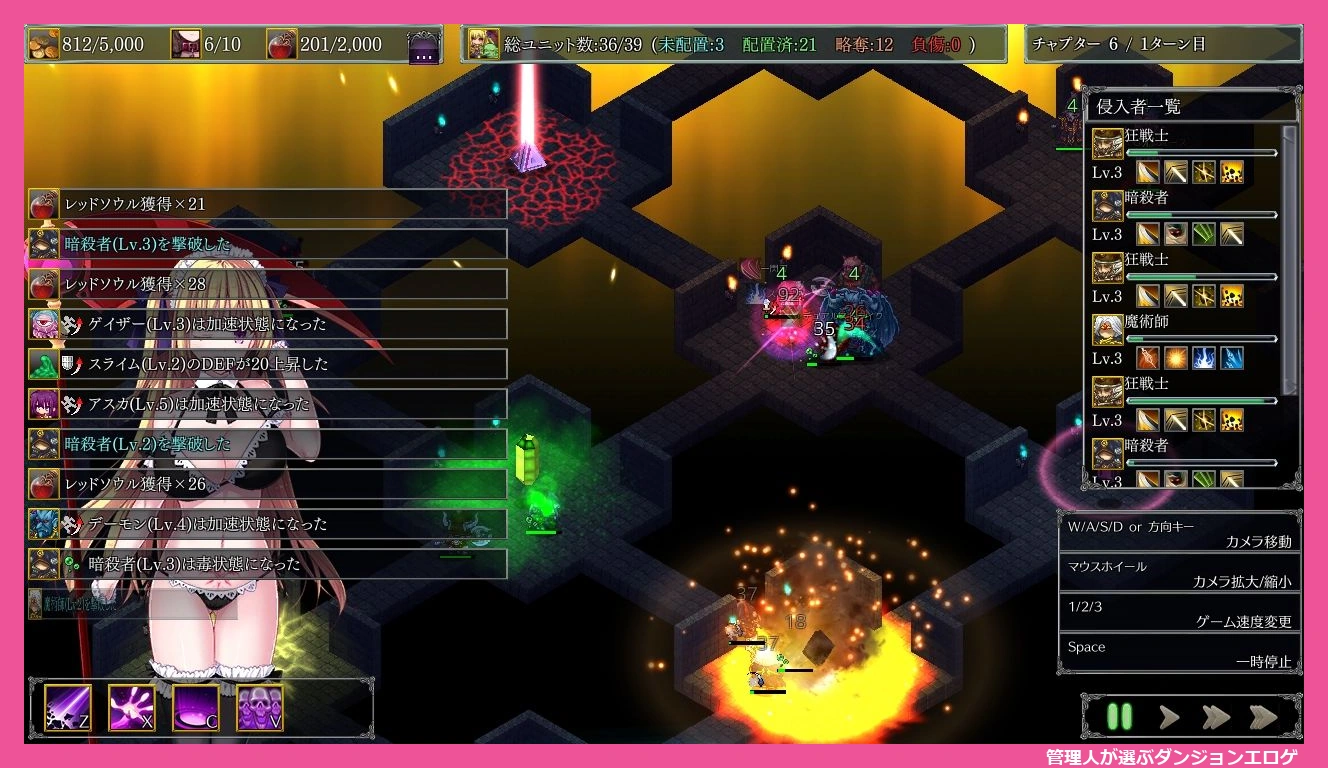1328x768 pixels.
Task: Set game speed to double arrow
Action: [1215, 716]
